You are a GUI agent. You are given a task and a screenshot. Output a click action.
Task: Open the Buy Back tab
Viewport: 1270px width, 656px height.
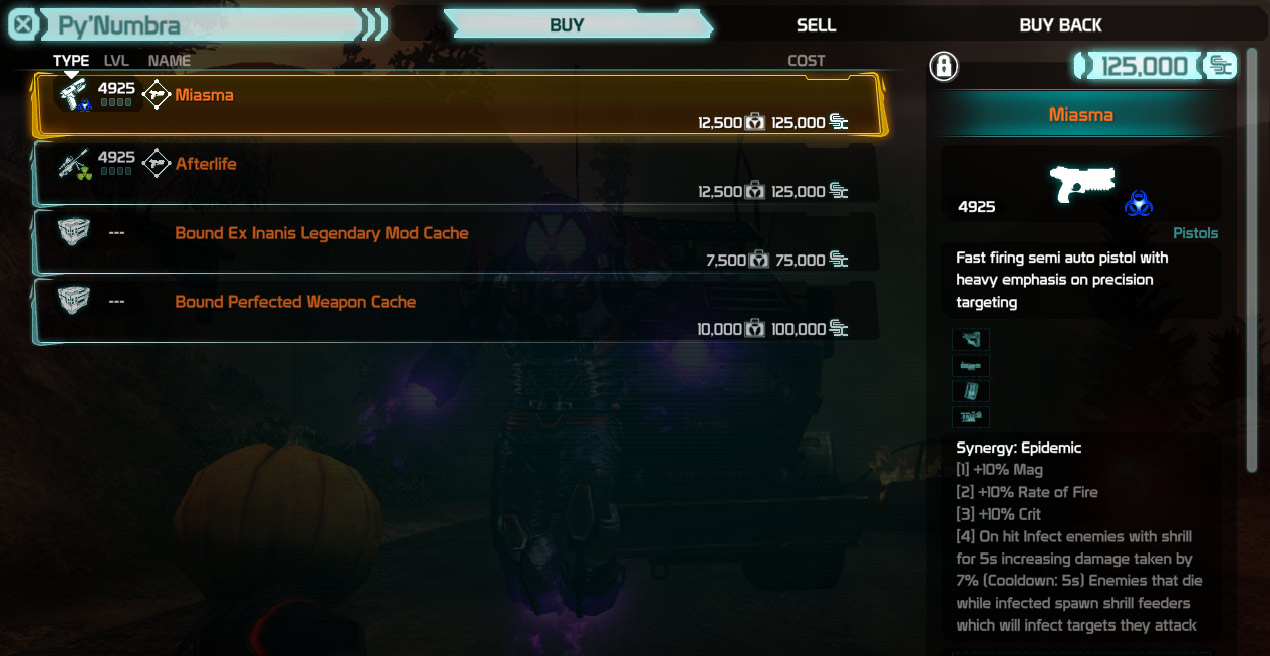click(1060, 25)
